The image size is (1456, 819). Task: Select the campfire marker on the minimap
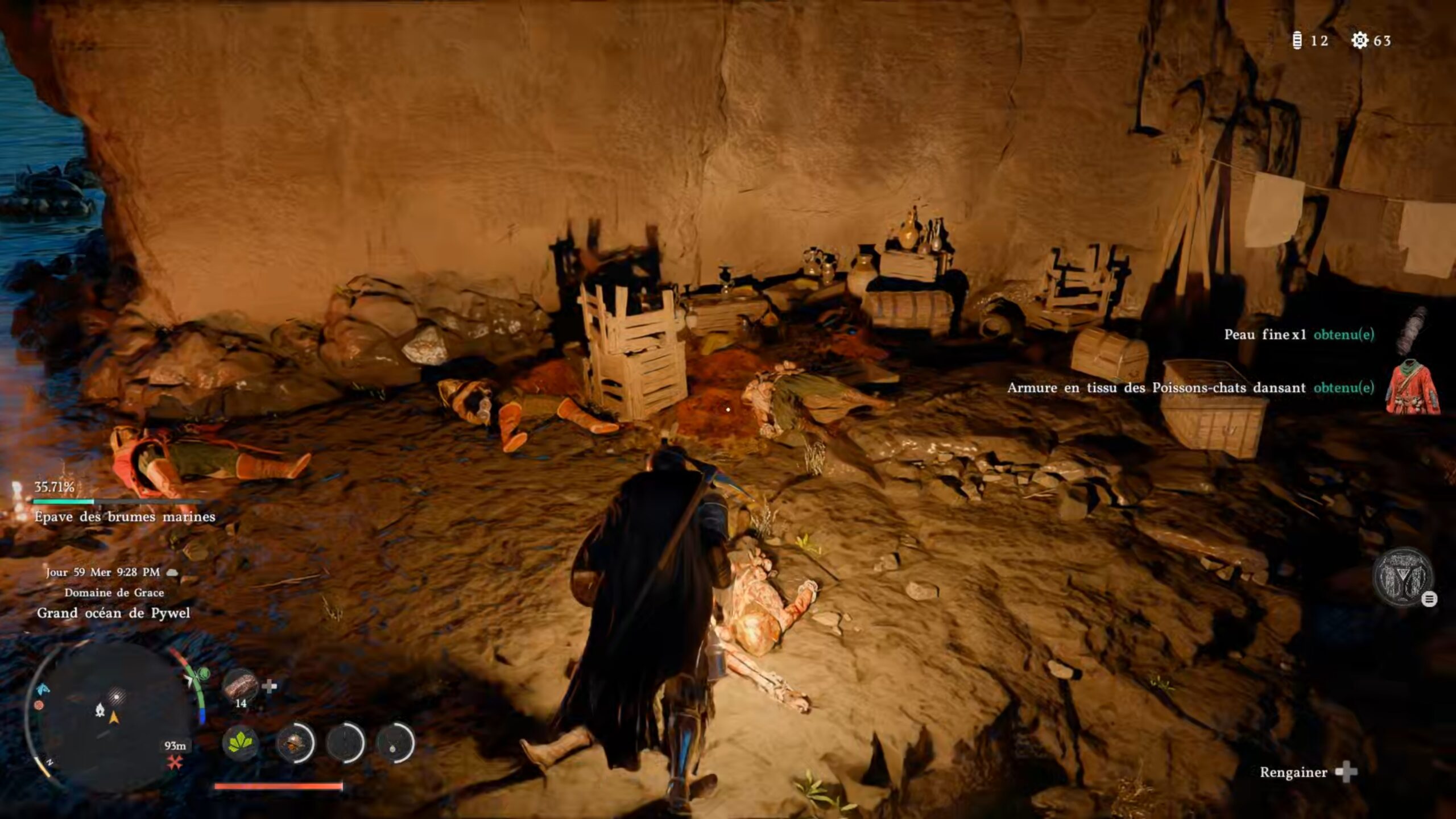click(100, 709)
